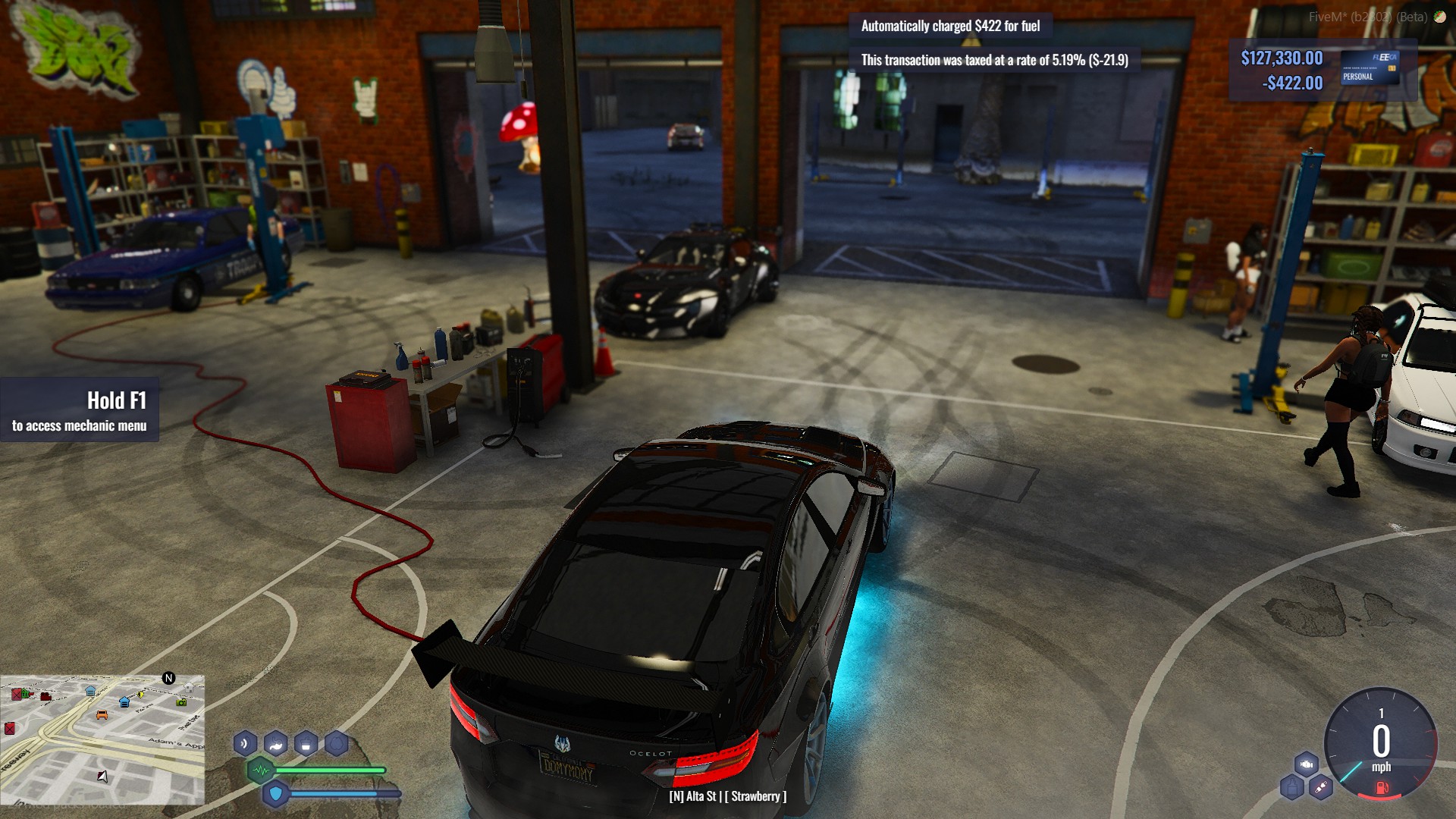The width and height of the screenshot is (1456, 819).
Task: Click the Fleeca personal bank card
Action: point(1370,67)
